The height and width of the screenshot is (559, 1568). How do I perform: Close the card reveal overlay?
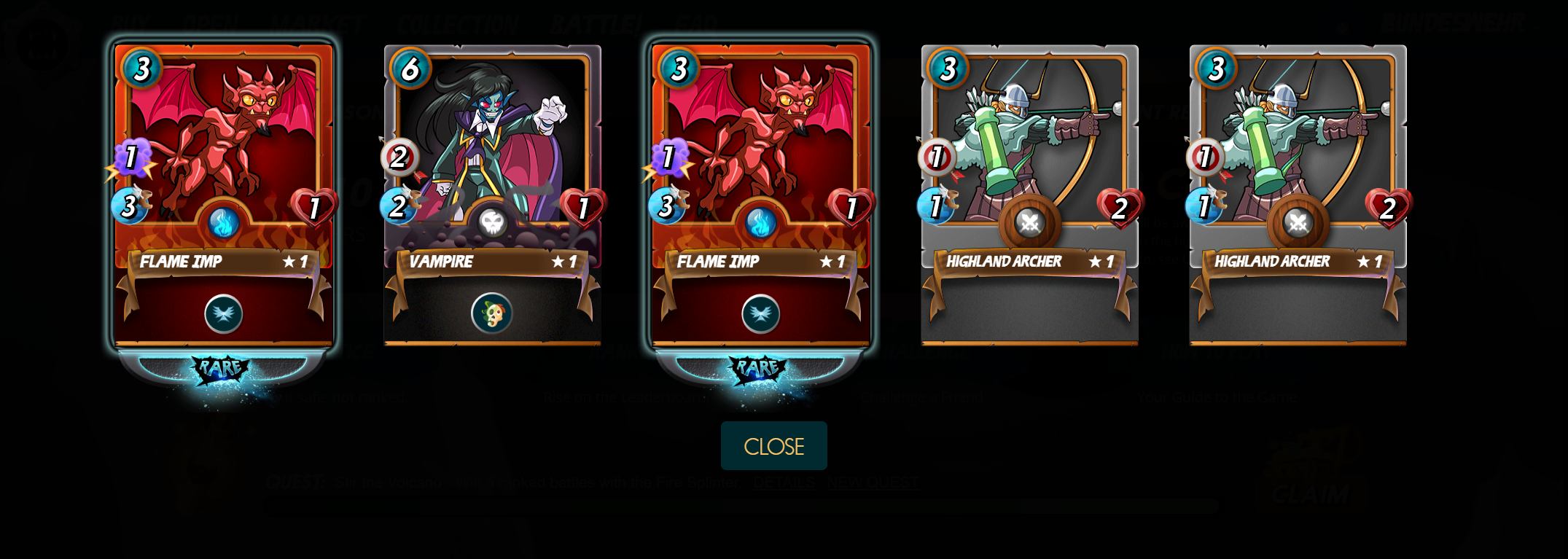(x=773, y=446)
